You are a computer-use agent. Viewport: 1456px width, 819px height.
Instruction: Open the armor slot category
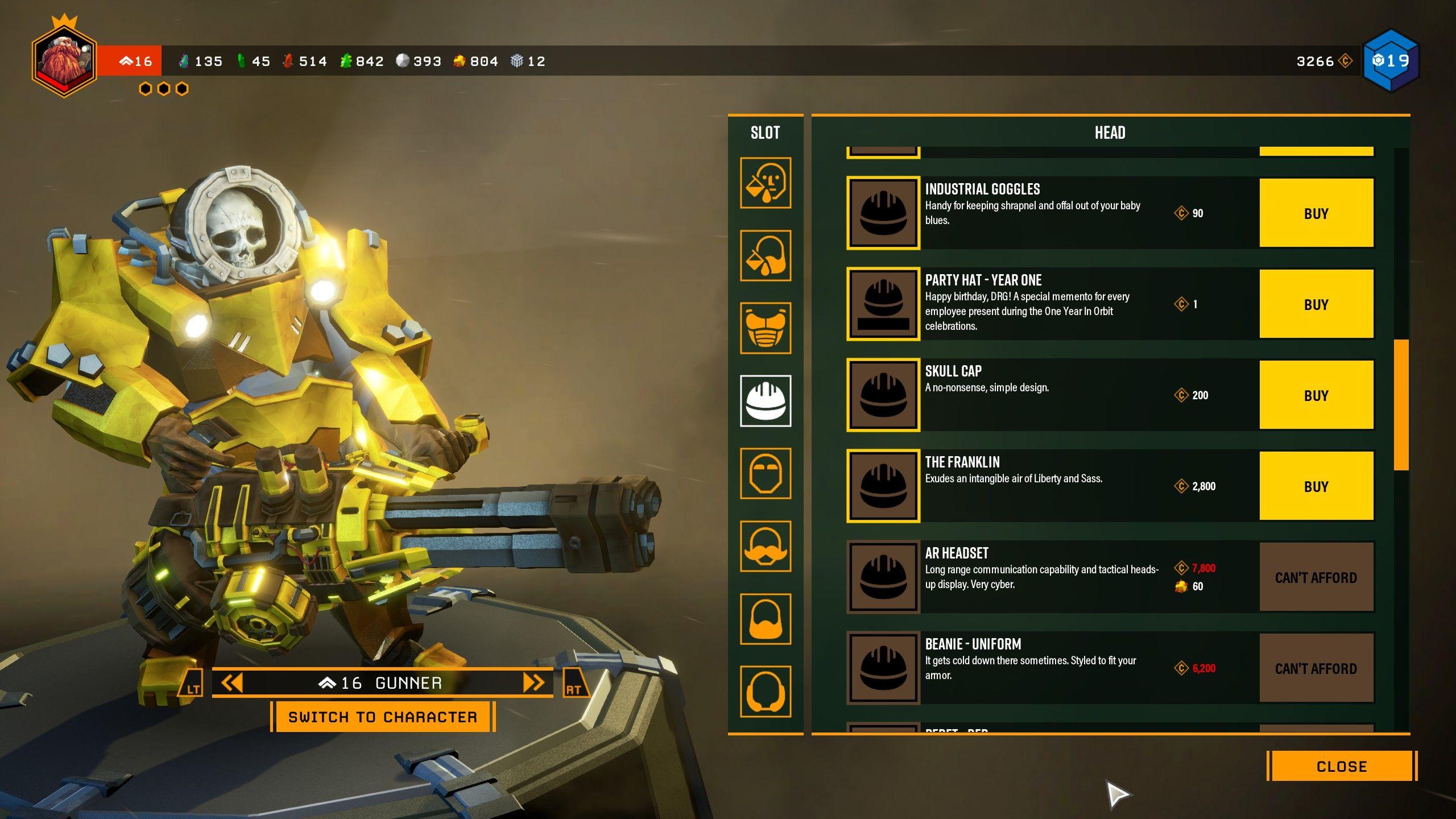[x=765, y=328]
